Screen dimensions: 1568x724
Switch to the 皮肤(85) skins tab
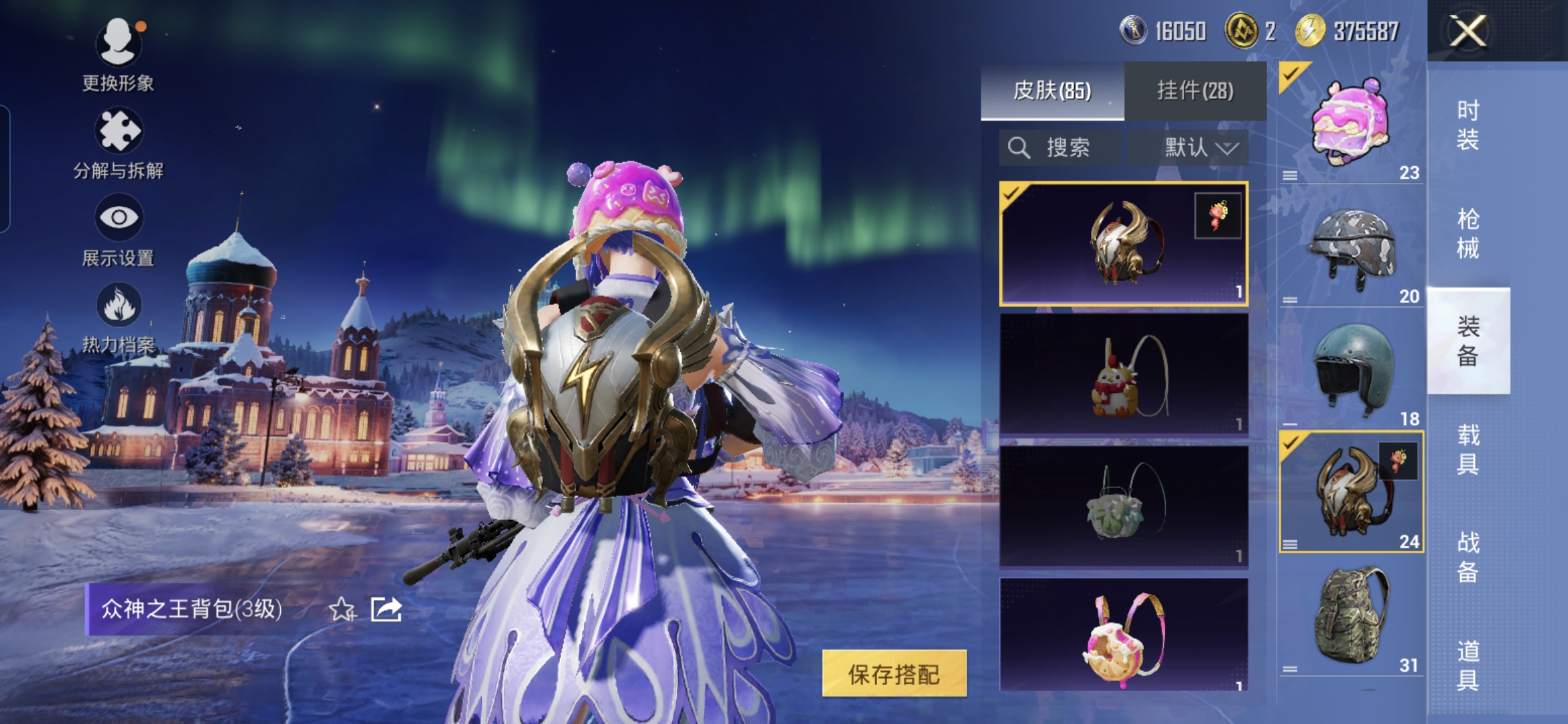point(1052,90)
